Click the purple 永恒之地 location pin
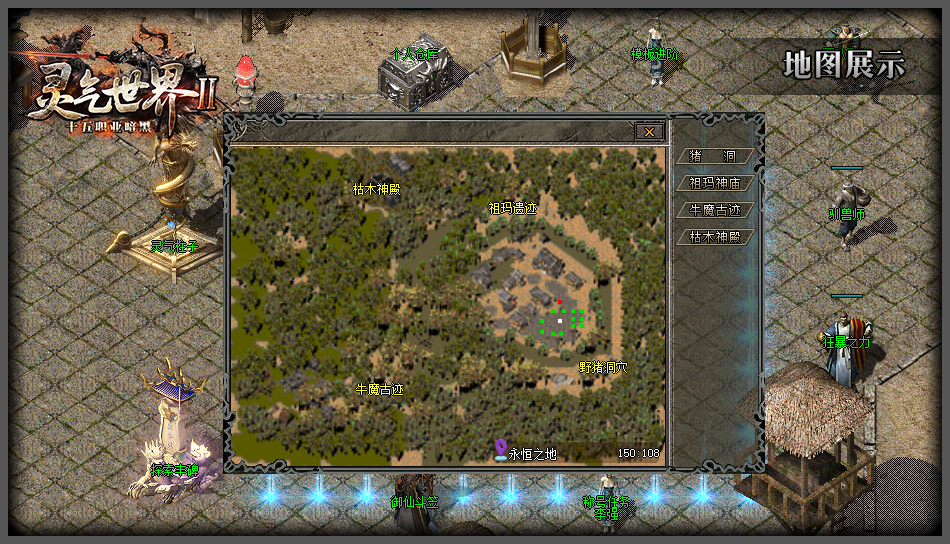 (x=501, y=451)
